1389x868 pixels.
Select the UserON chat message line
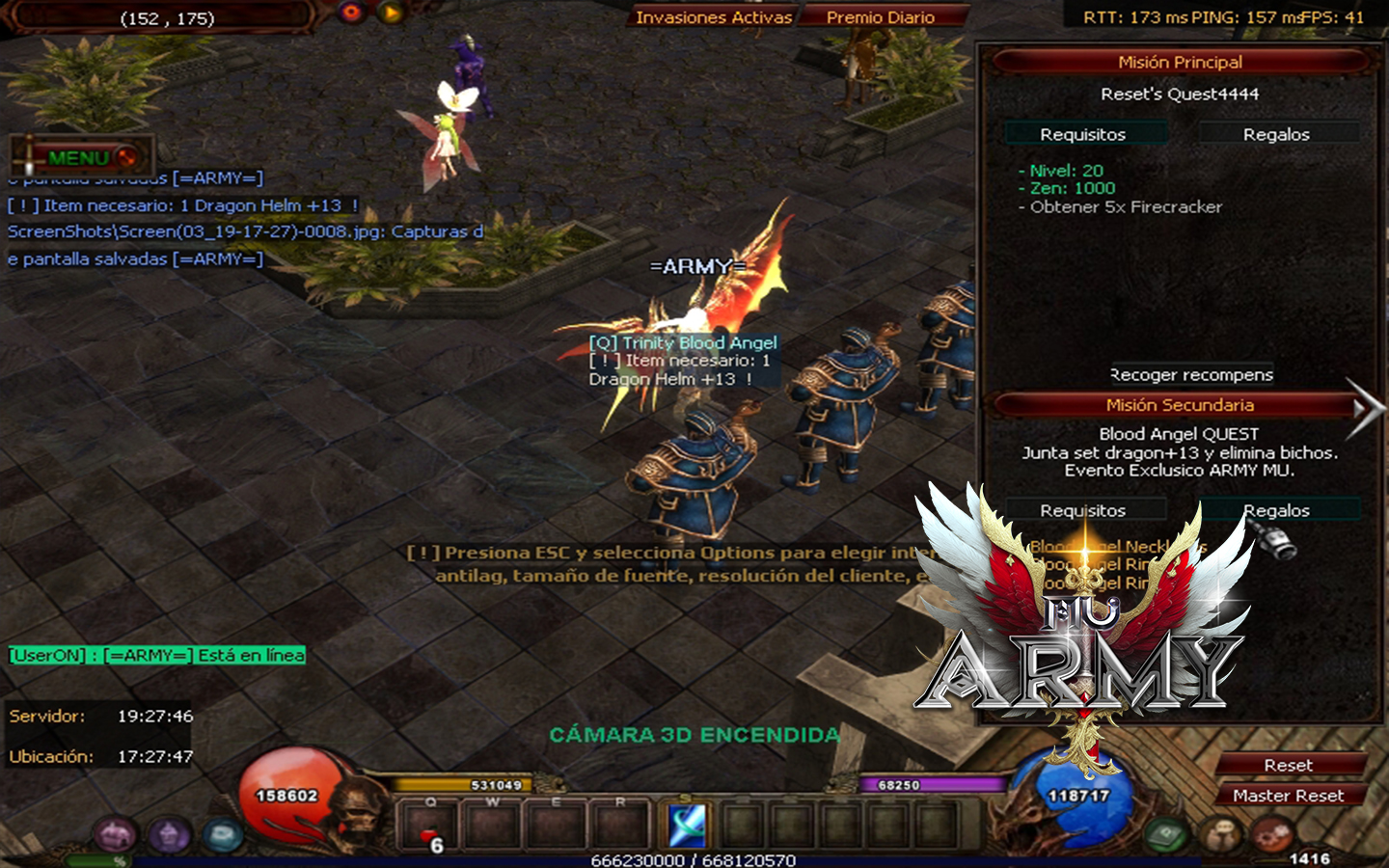(157, 656)
